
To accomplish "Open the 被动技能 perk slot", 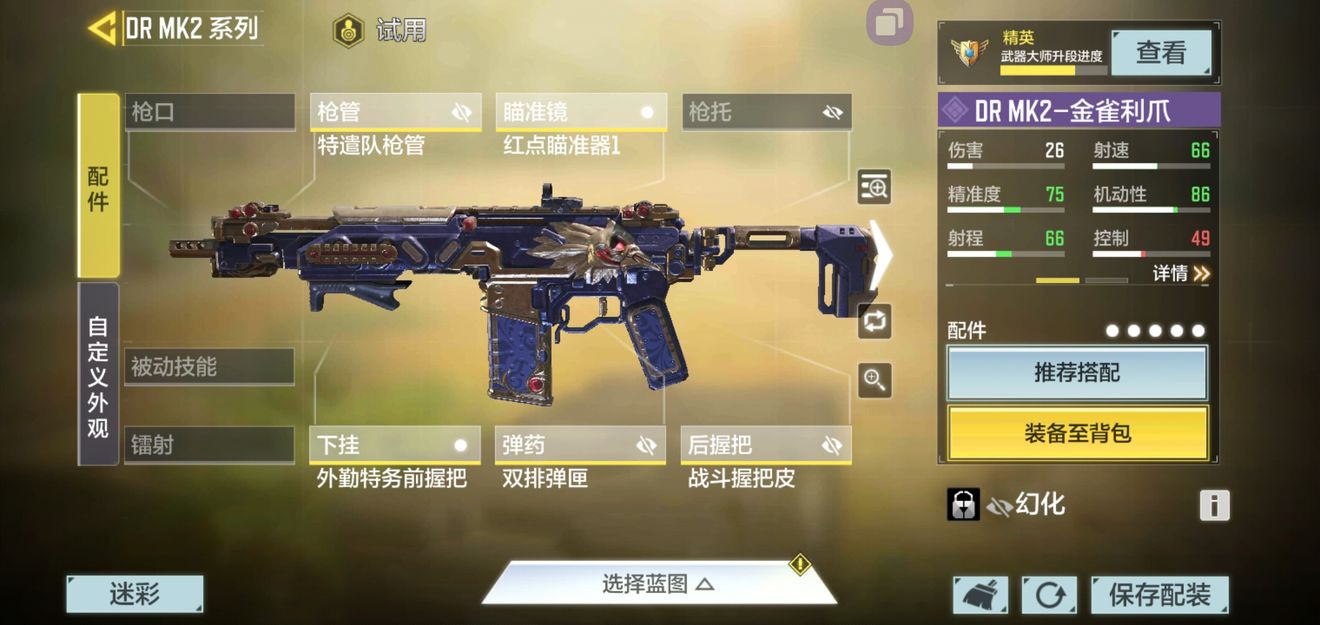I will (x=210, y=367).
